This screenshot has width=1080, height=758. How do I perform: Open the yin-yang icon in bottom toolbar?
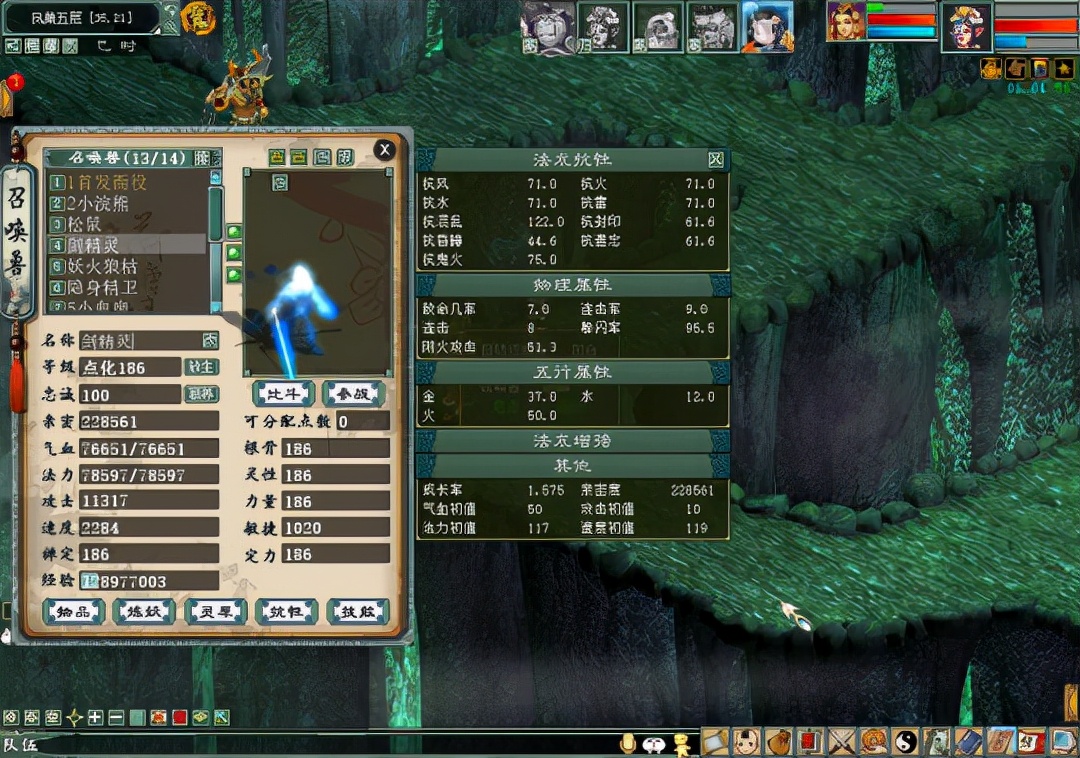pyautogui.click(x=905, y=741)
